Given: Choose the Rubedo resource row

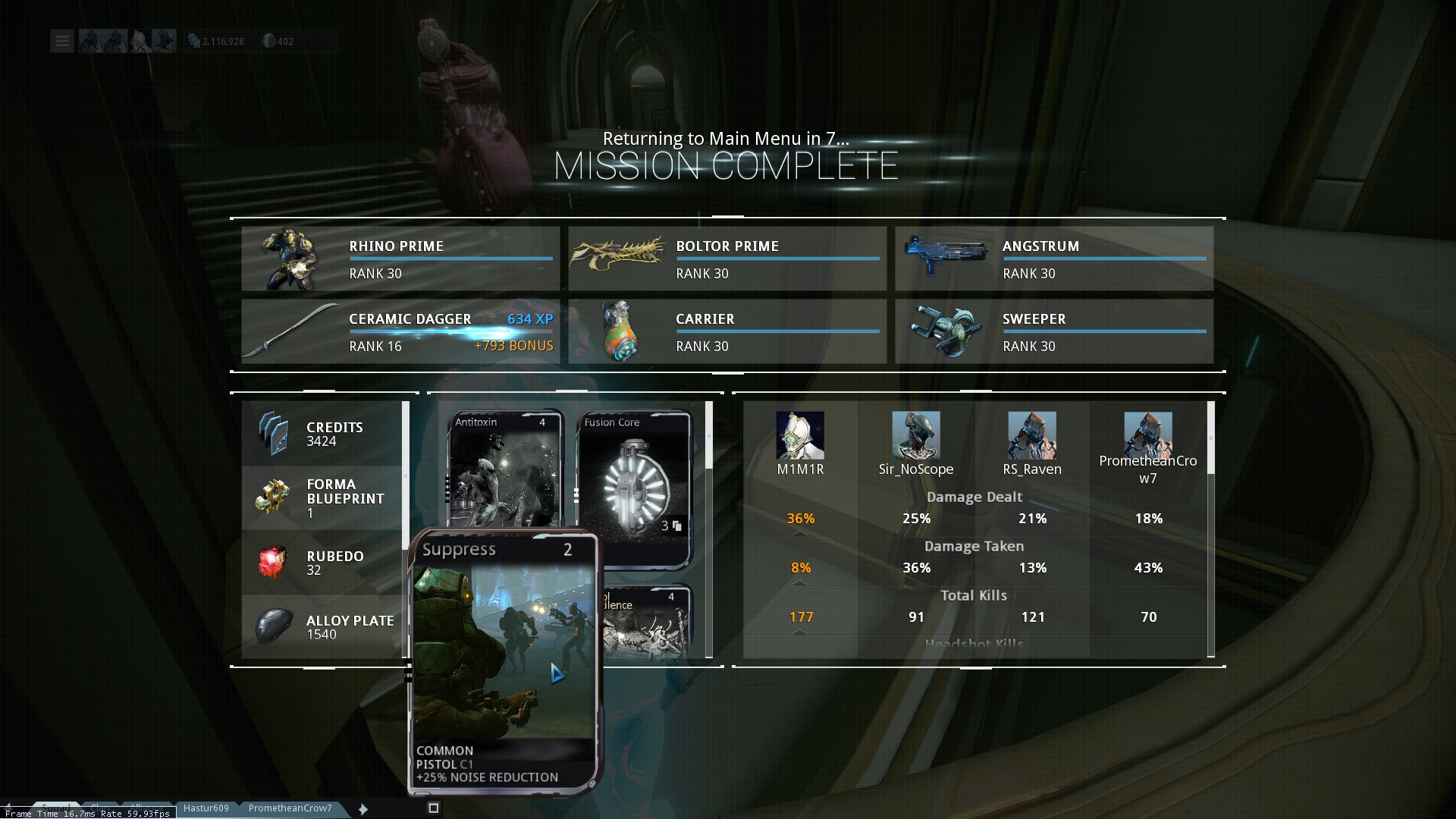Looking at the screenshot, I should (x=322, y=563).
